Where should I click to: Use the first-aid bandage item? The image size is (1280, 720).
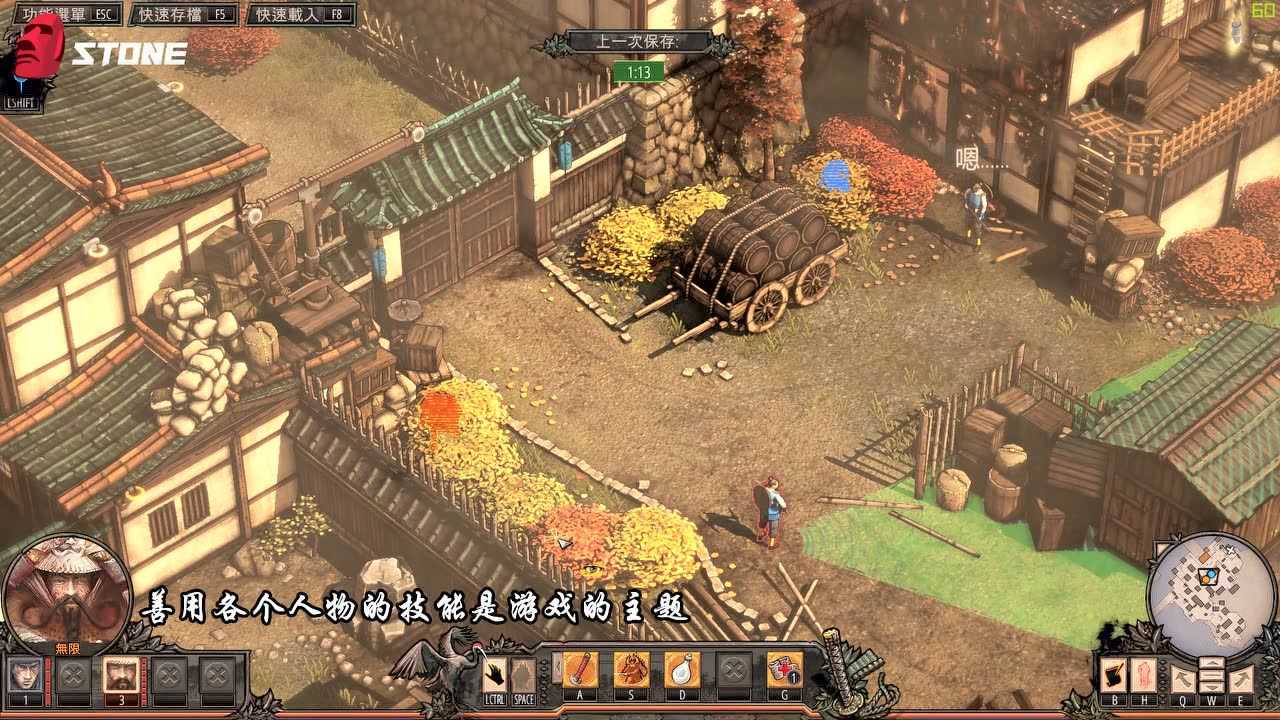(x=784, y=670)
